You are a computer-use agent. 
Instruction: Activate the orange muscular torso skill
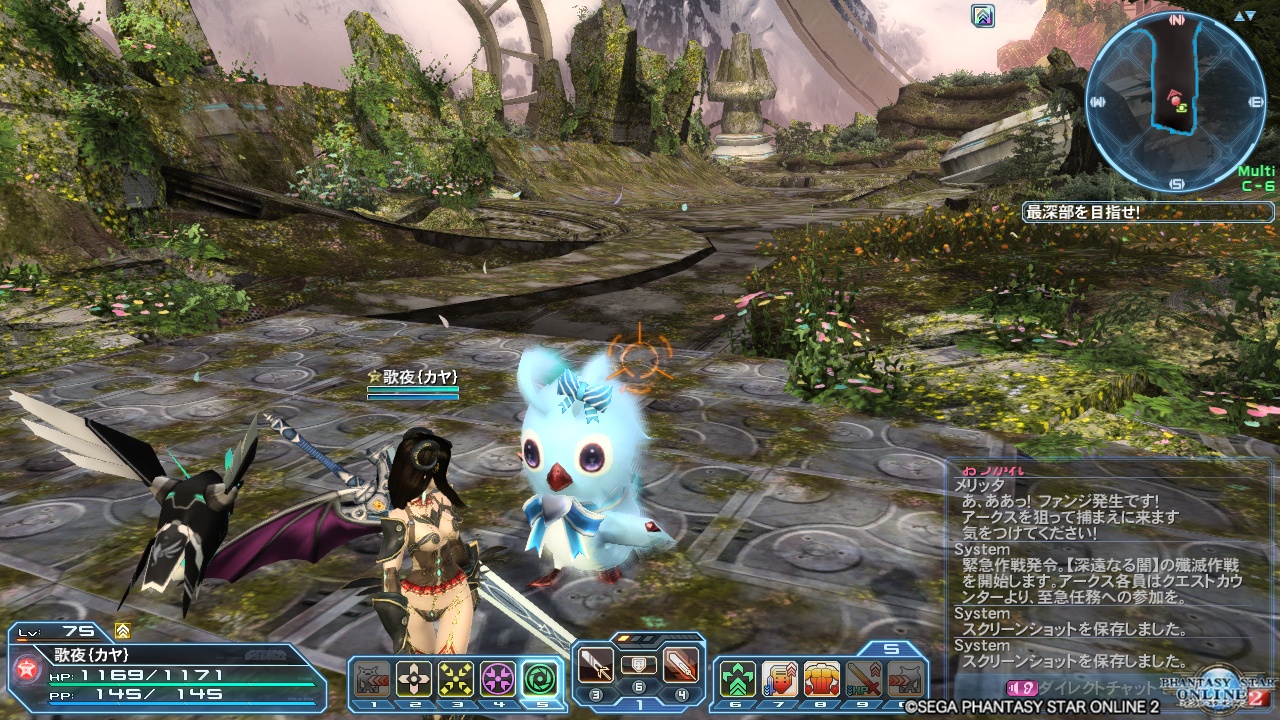coord(822,679)
